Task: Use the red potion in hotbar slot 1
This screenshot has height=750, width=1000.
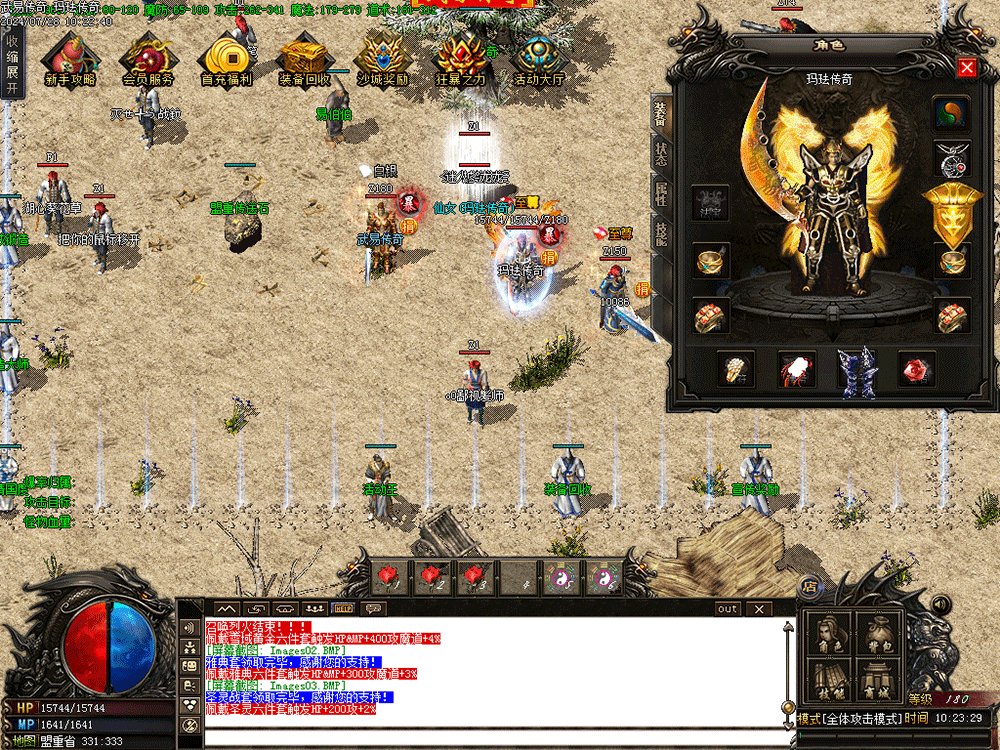Action: click(x=387, y=577)
